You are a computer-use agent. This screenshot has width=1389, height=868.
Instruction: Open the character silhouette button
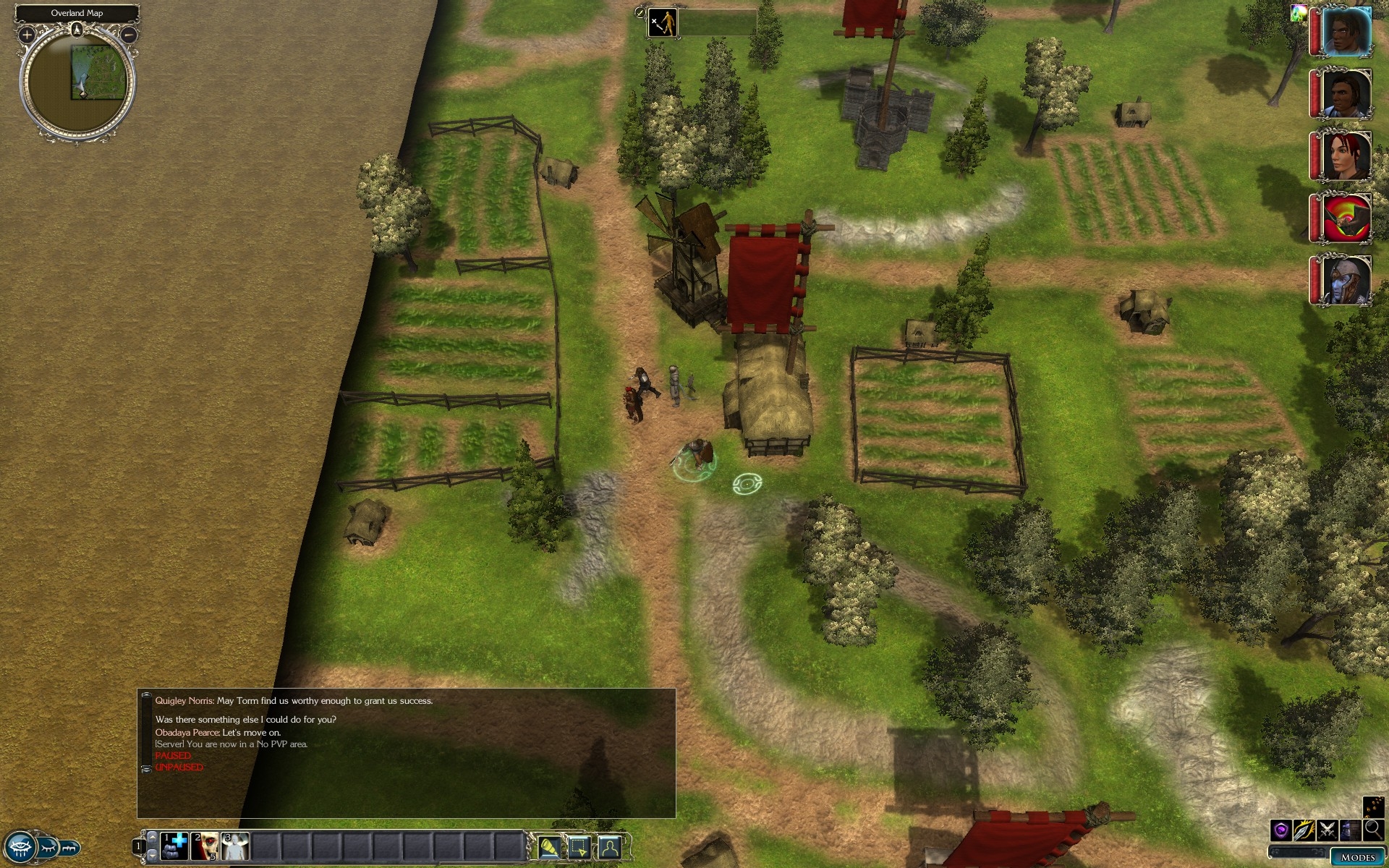(610, 846)
